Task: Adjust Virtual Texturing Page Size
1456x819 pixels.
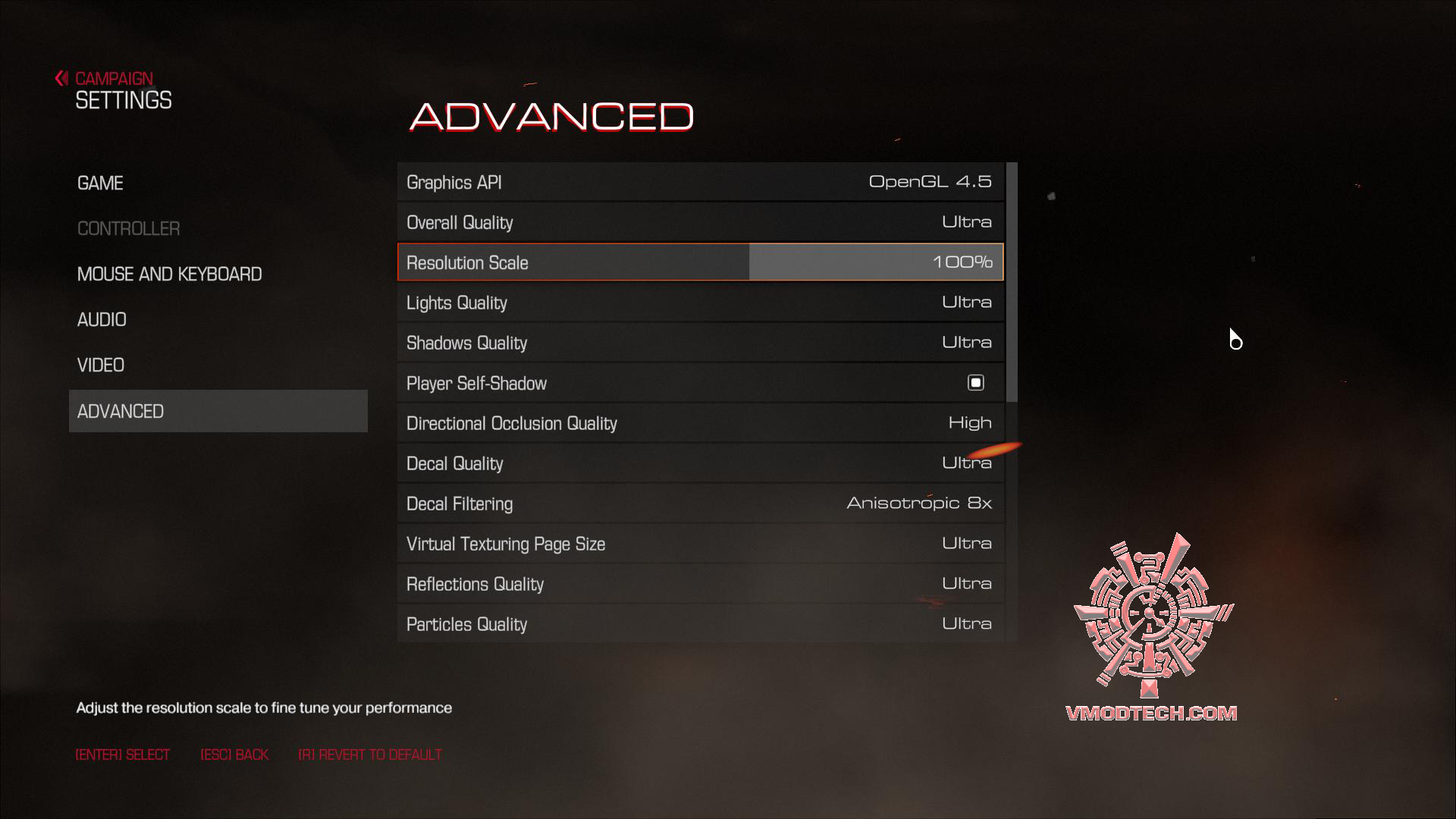Action: click(698, 543)
